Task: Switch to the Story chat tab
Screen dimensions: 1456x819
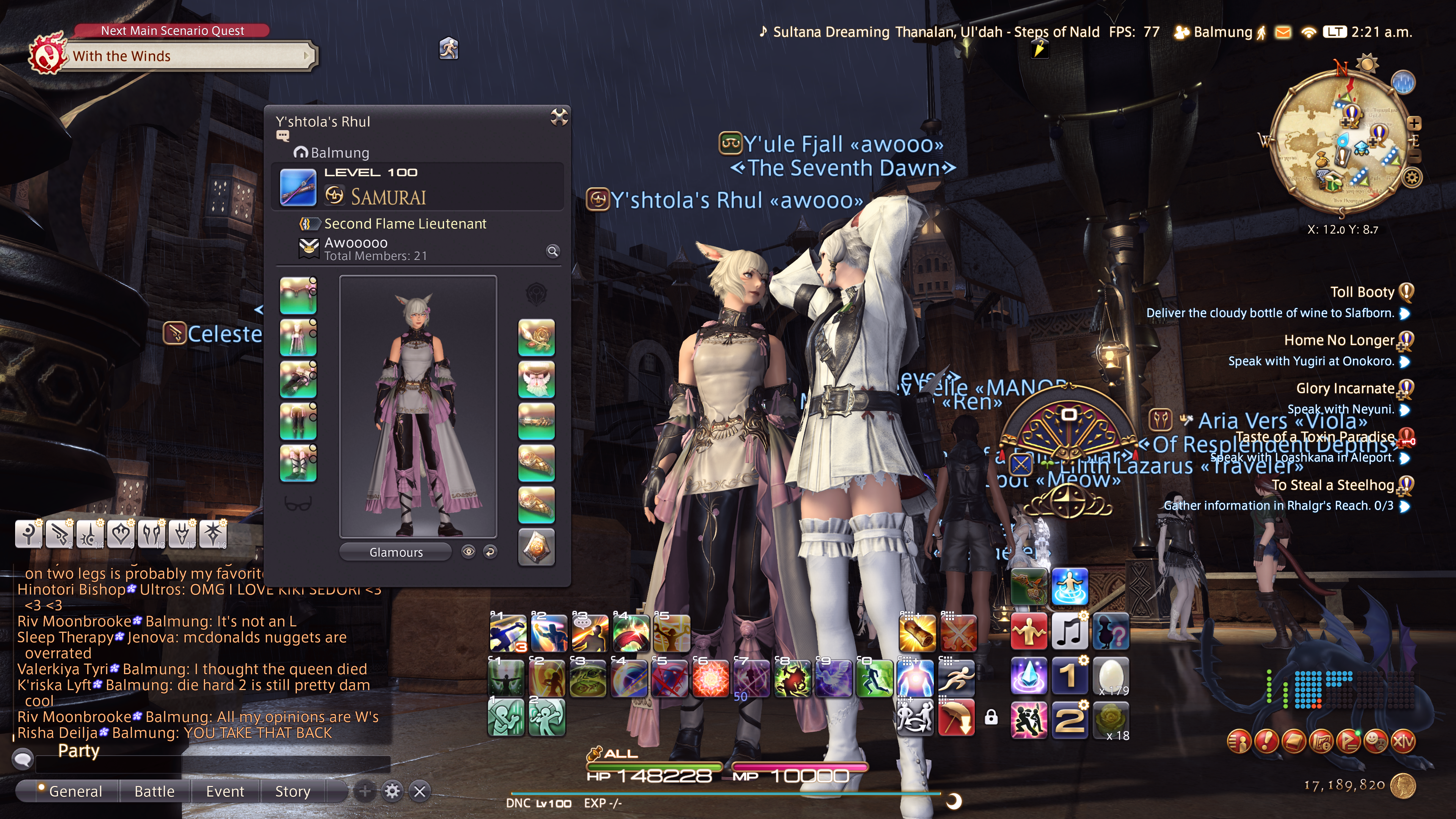Action: pos(292,791)
